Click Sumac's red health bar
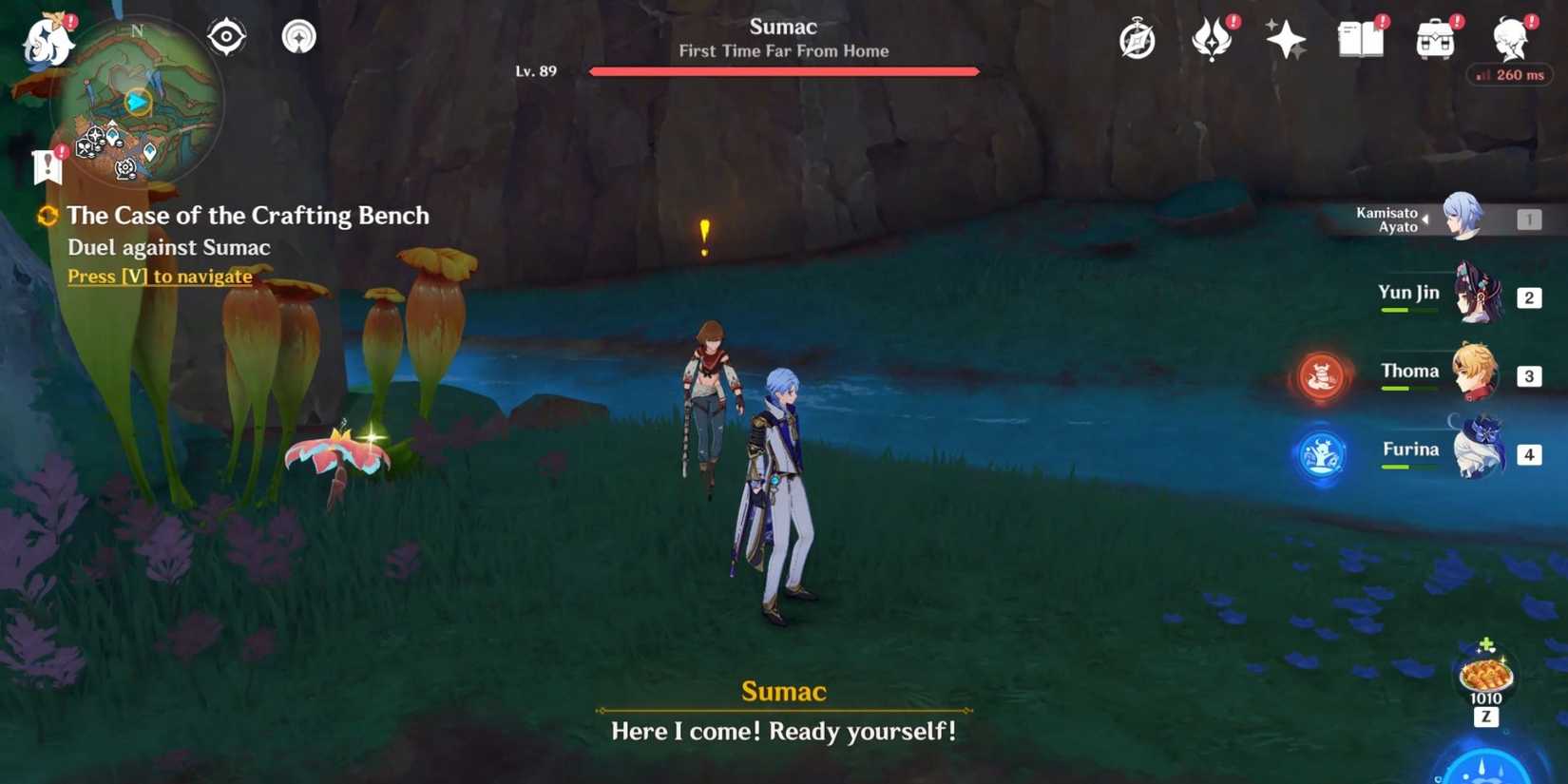Image resolution: width=1568 pixels, height=784 pixels. 783,70
